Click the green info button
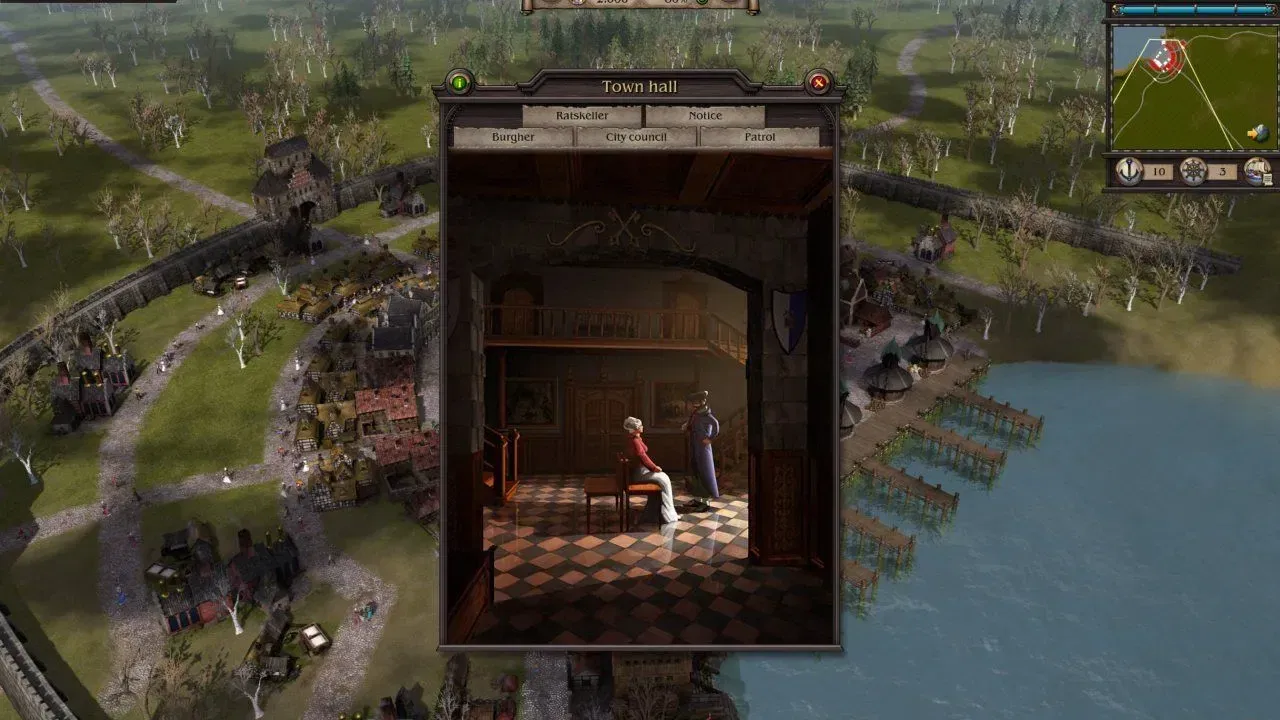This screenshot has height=720, width=1280. (459, 83)
